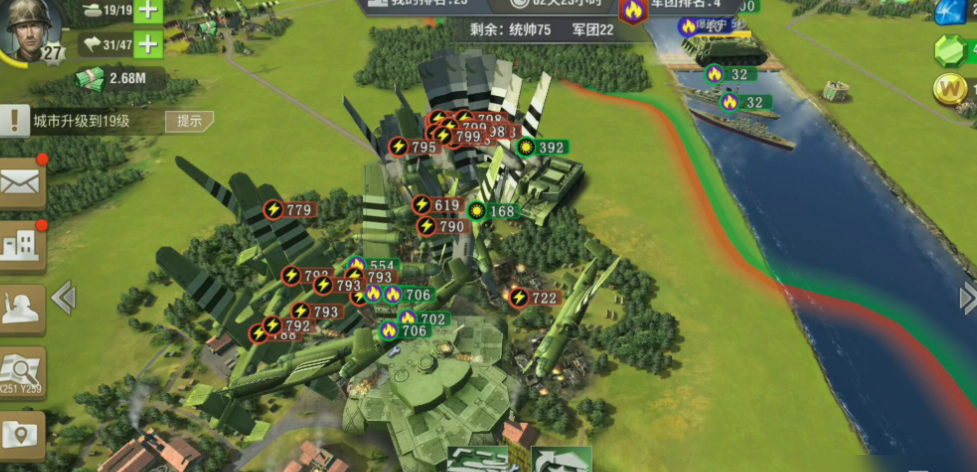
Task: Open the coordinate search magnifier
Action: point(21,372)
